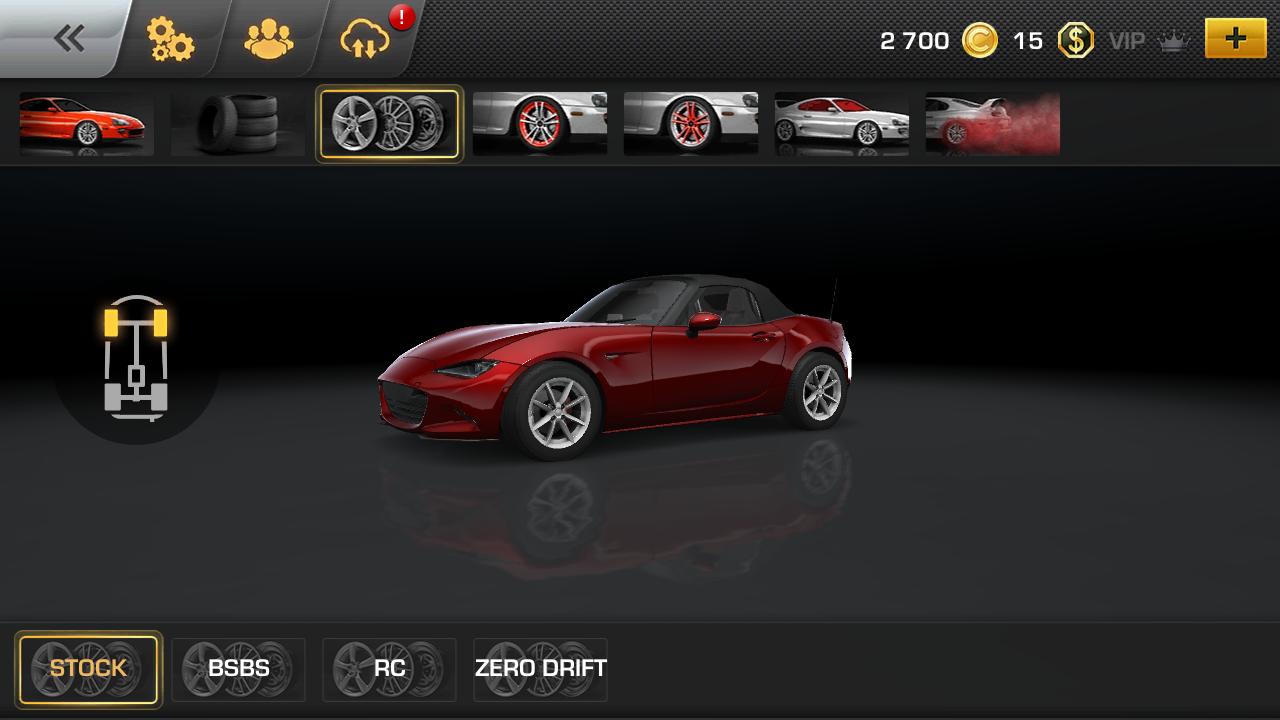Open the red-rim colour category
This screenshot has width=1280, height=720.
[x=540, y=124]
